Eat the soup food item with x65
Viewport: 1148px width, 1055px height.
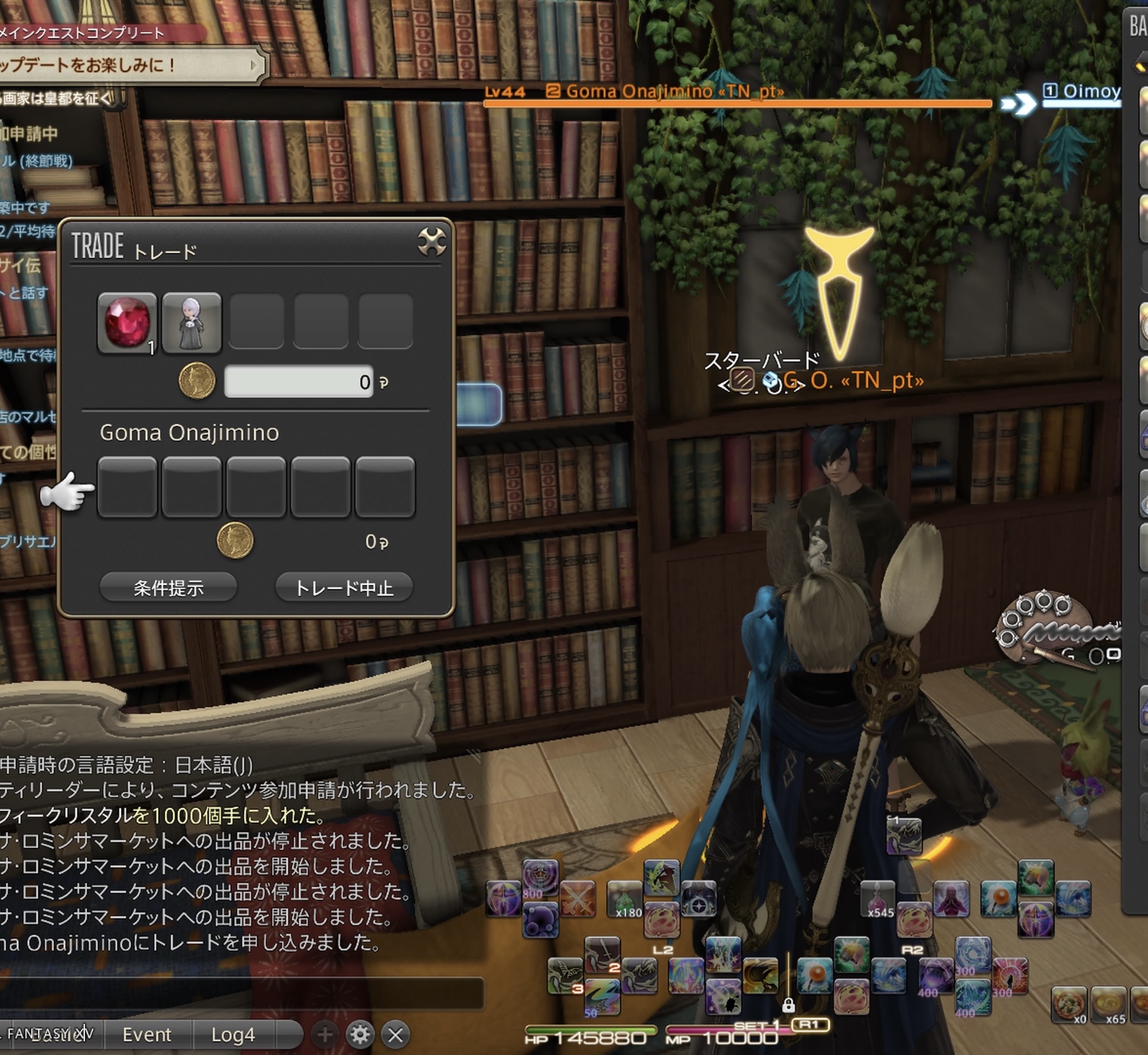click(1108, 1003)
